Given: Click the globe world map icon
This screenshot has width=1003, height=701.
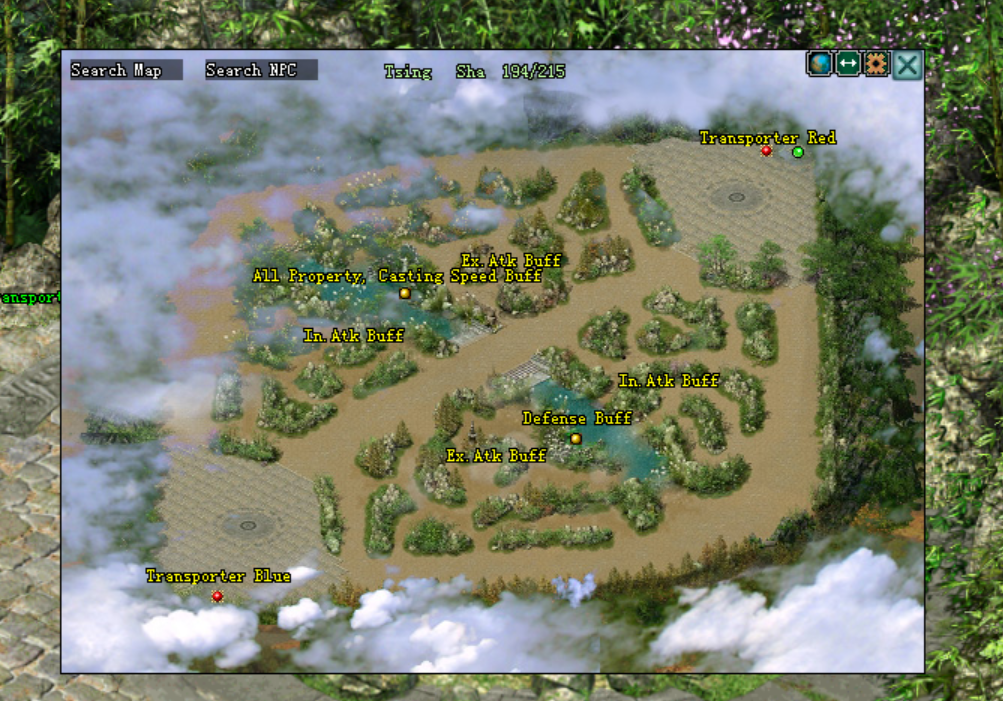Looking at the screenshot, I should (x=820, y=64).
